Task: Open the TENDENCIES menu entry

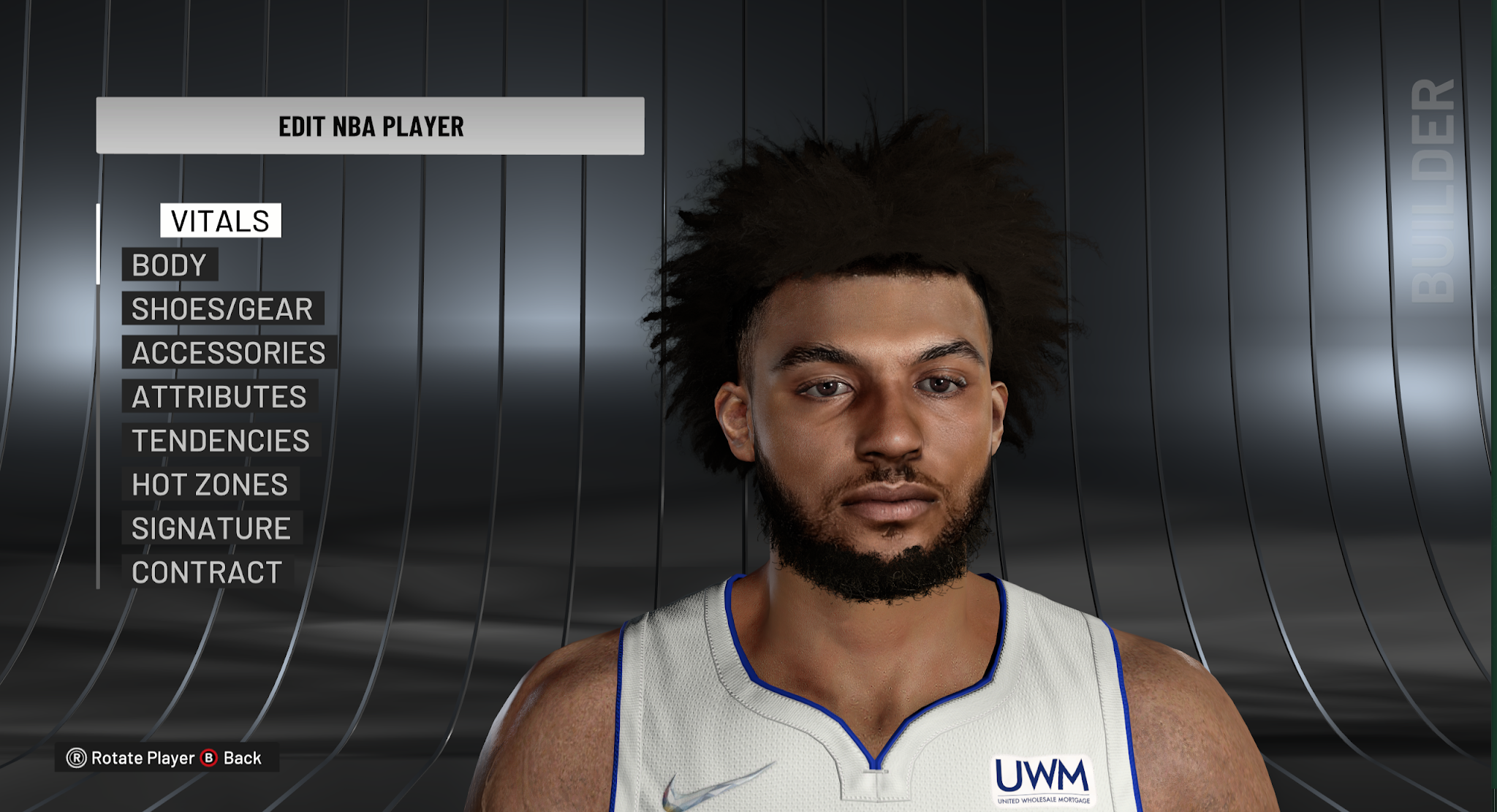Action: click(220, 441)
